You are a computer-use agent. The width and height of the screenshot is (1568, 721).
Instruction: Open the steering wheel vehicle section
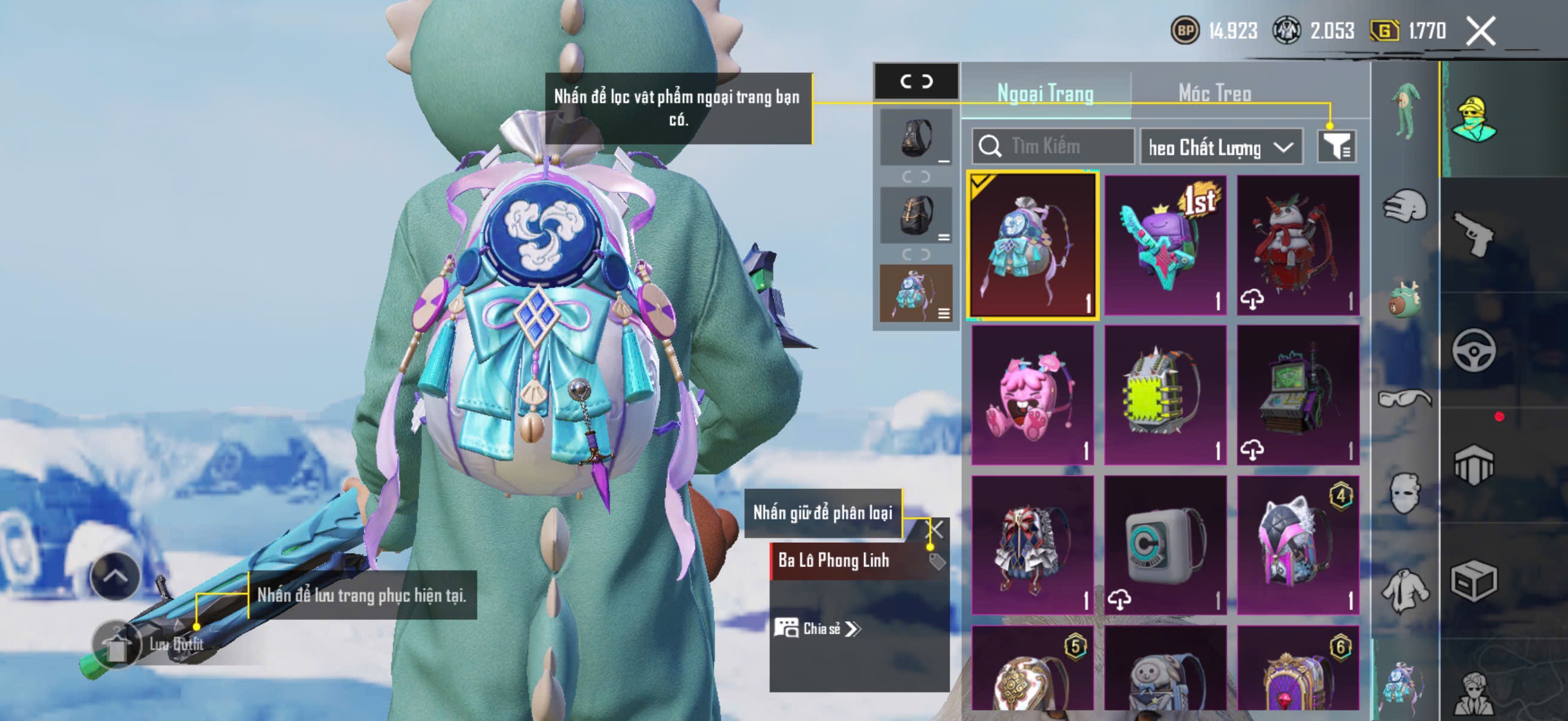pyautogui.click(x=1473, y=350)
